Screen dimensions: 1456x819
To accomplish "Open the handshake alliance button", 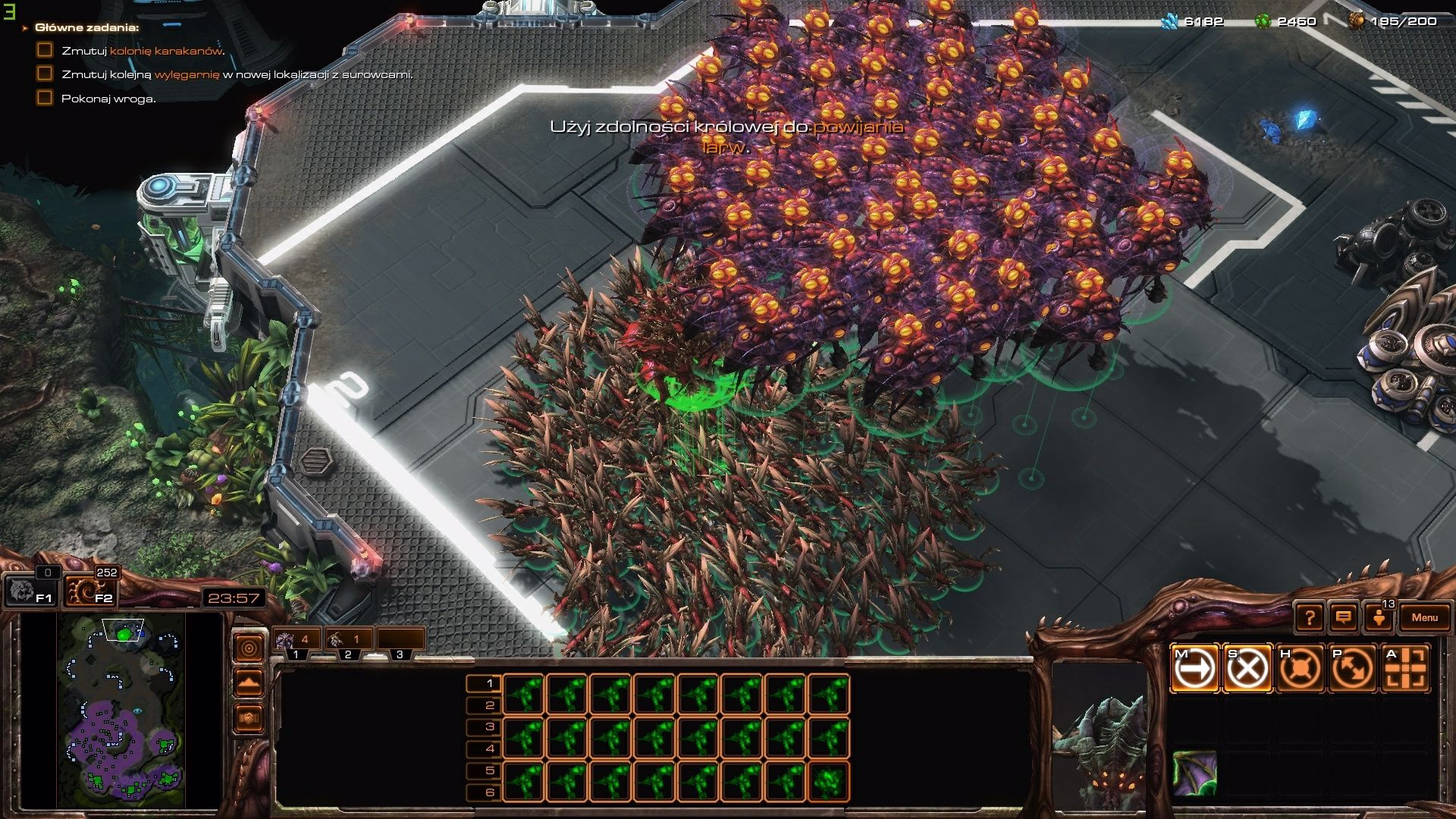I will [x=249, y=717].
